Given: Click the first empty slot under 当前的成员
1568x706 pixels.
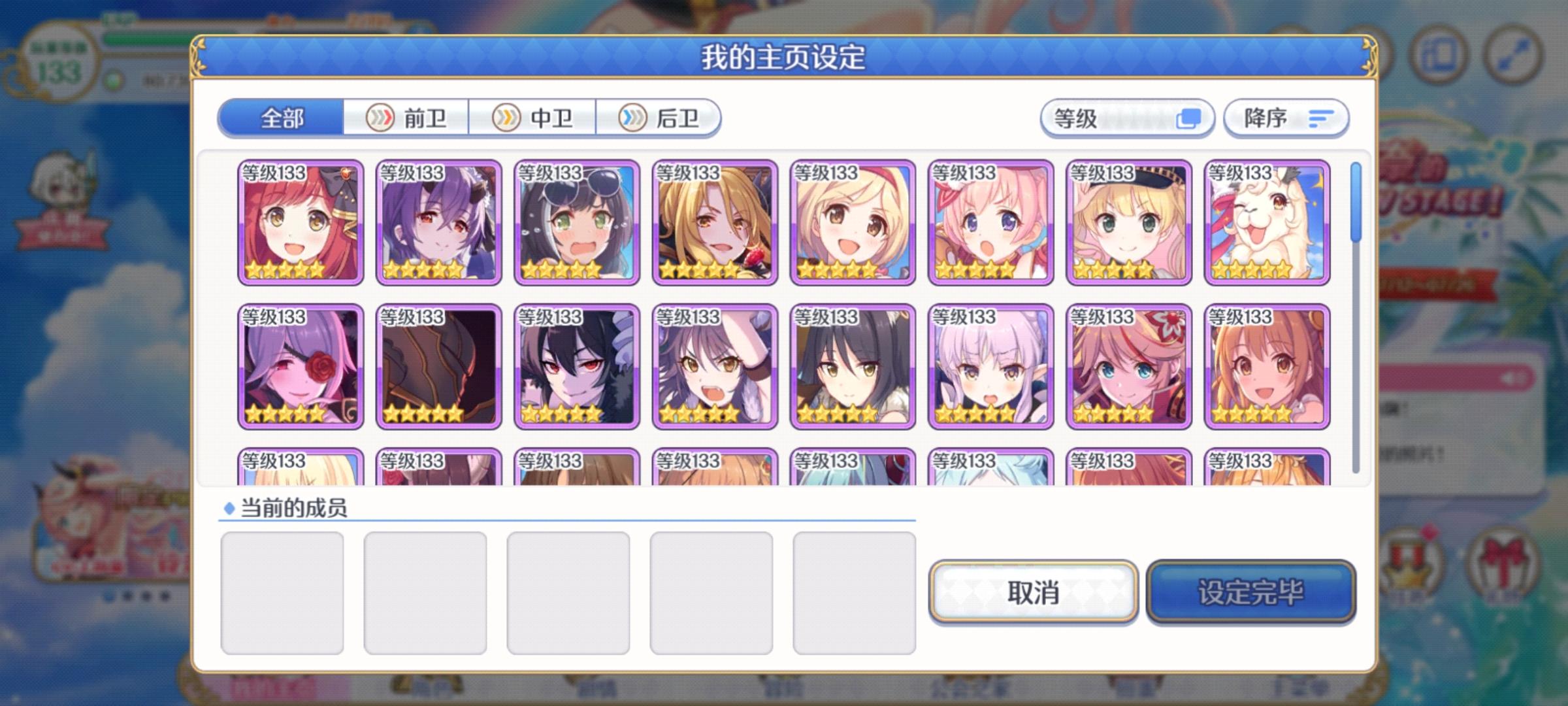Looking at the screenshot, I should point(284,593).
